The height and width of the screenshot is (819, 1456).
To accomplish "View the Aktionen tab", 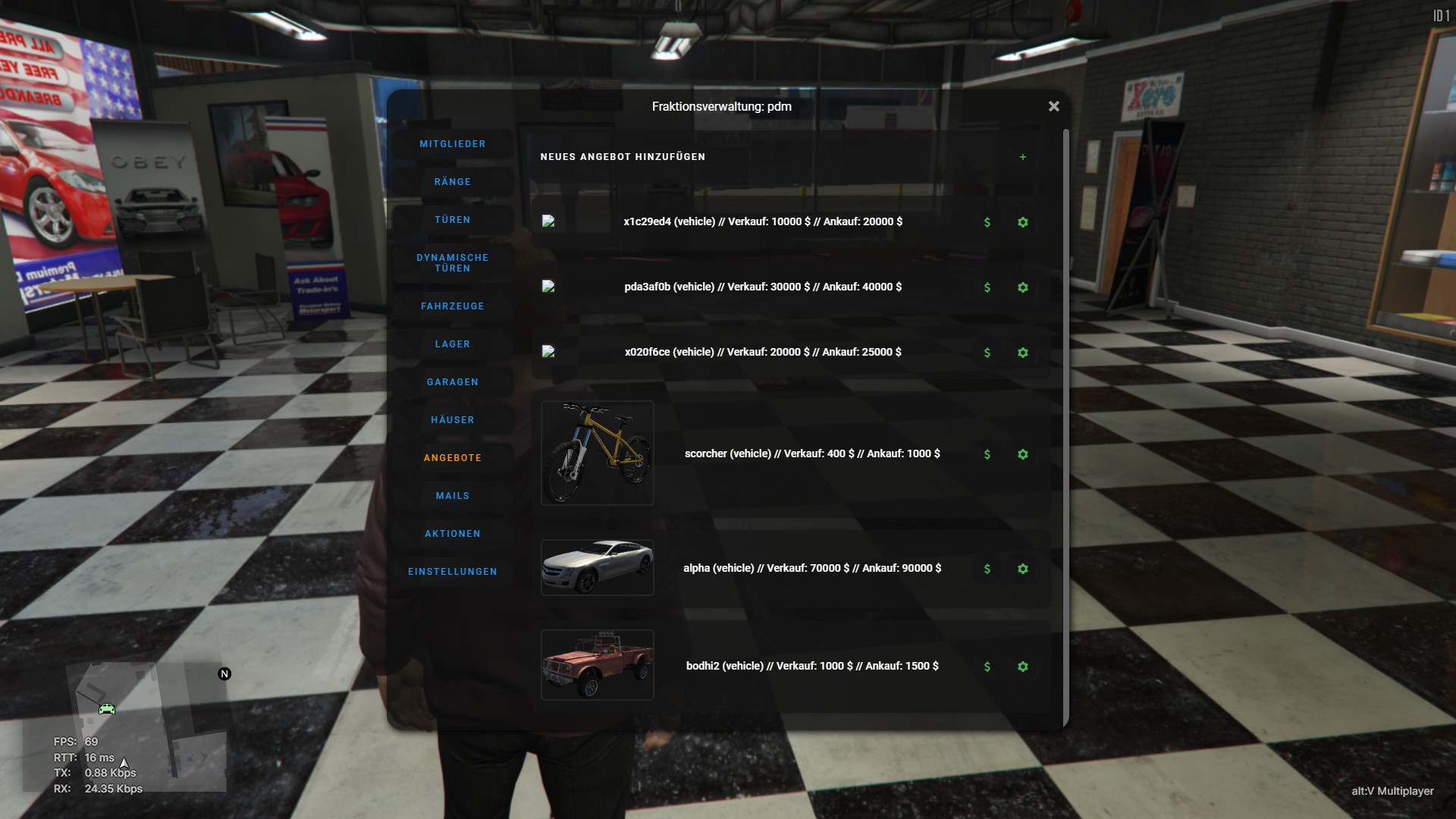I will click(453, 534).
